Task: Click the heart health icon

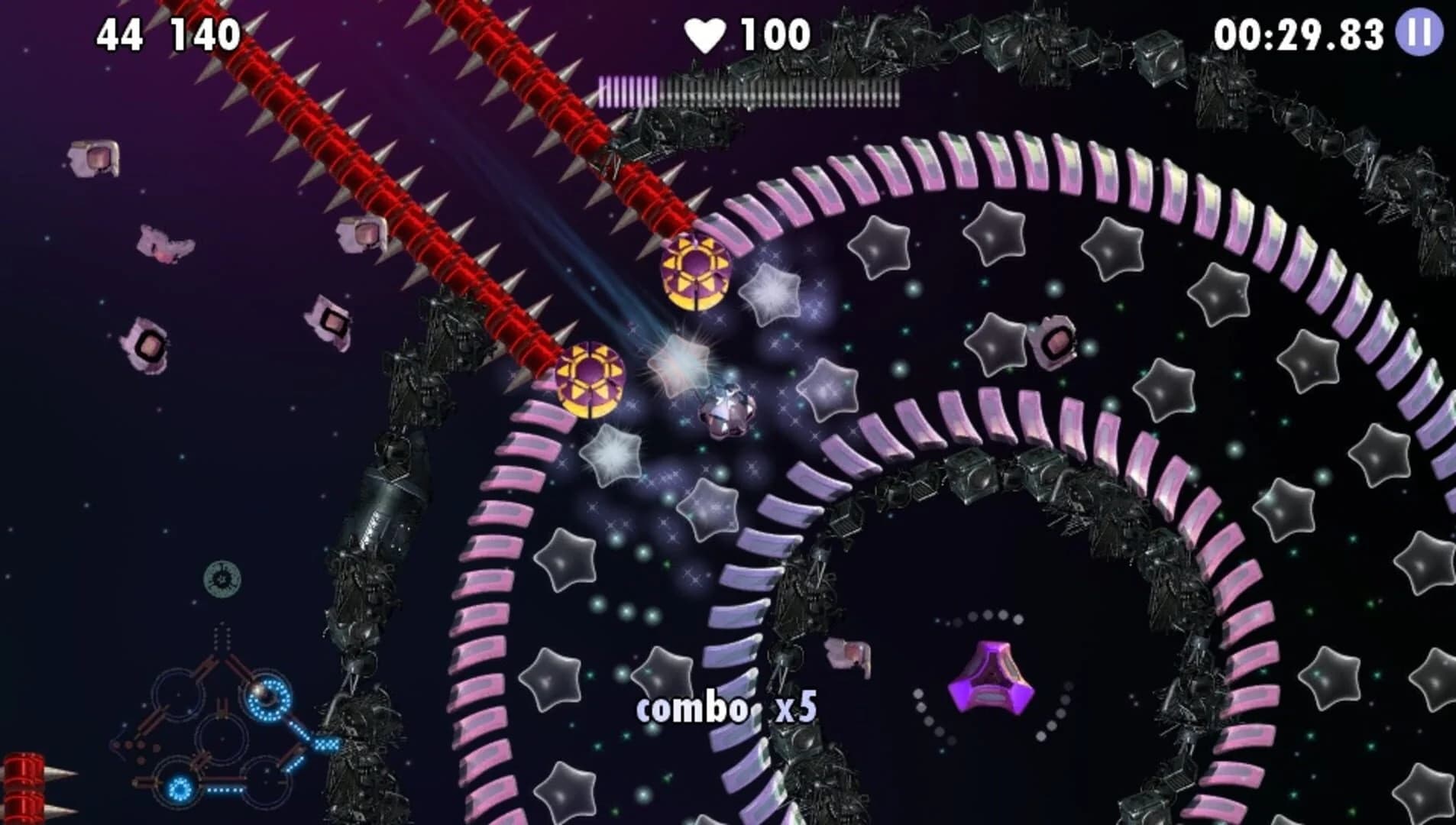Action: point(707,32)
